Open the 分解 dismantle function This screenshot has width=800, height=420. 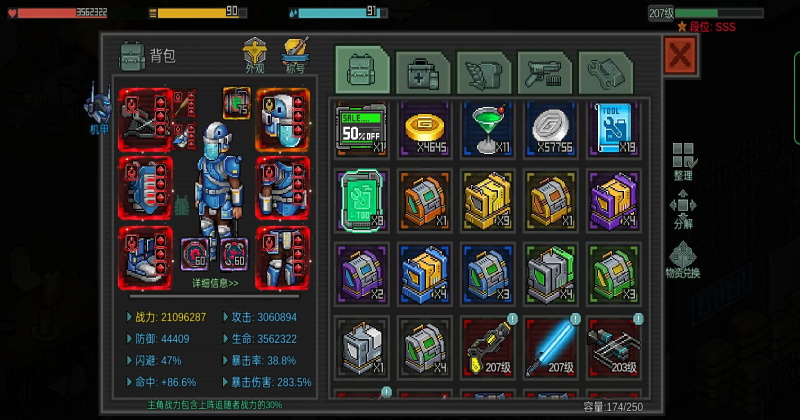(x=683, y=212)
